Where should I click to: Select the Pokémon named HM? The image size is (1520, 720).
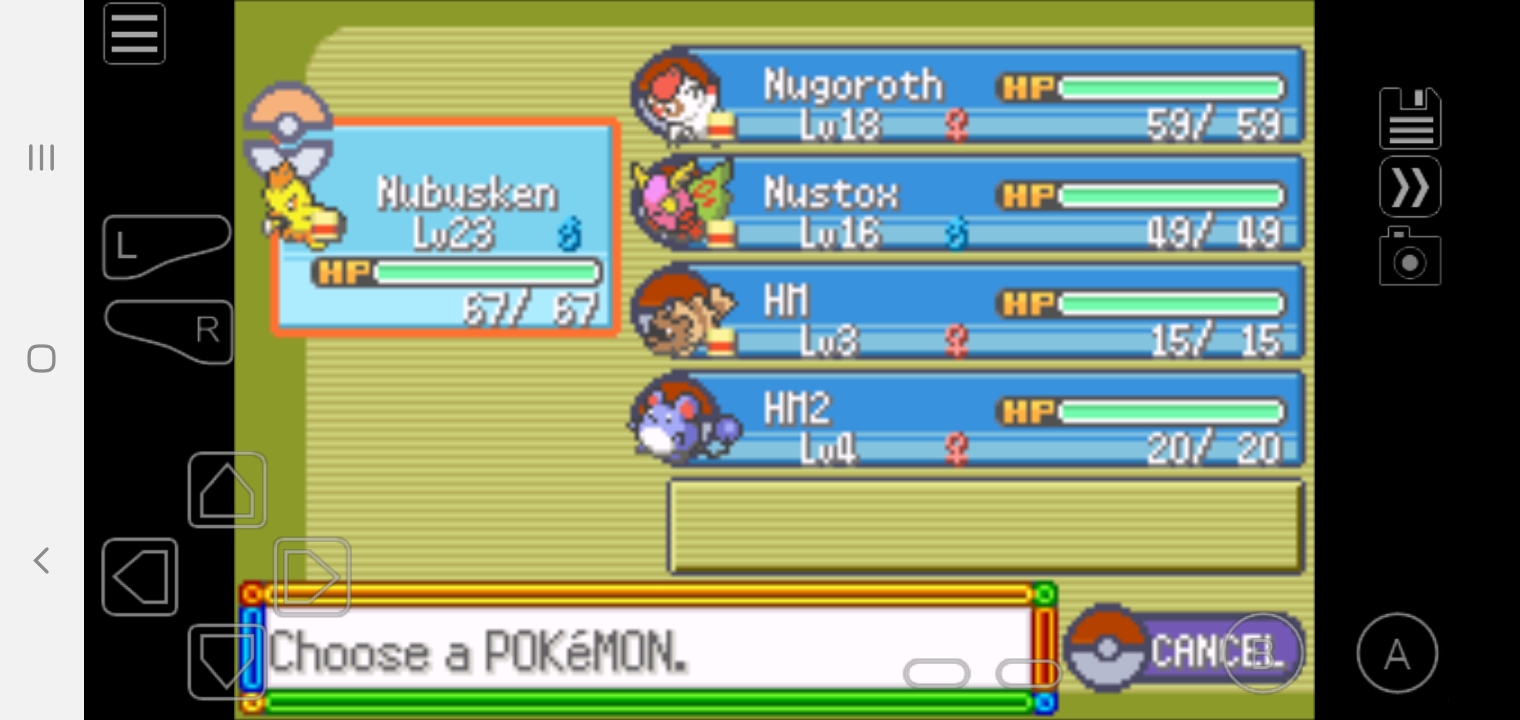968,313
